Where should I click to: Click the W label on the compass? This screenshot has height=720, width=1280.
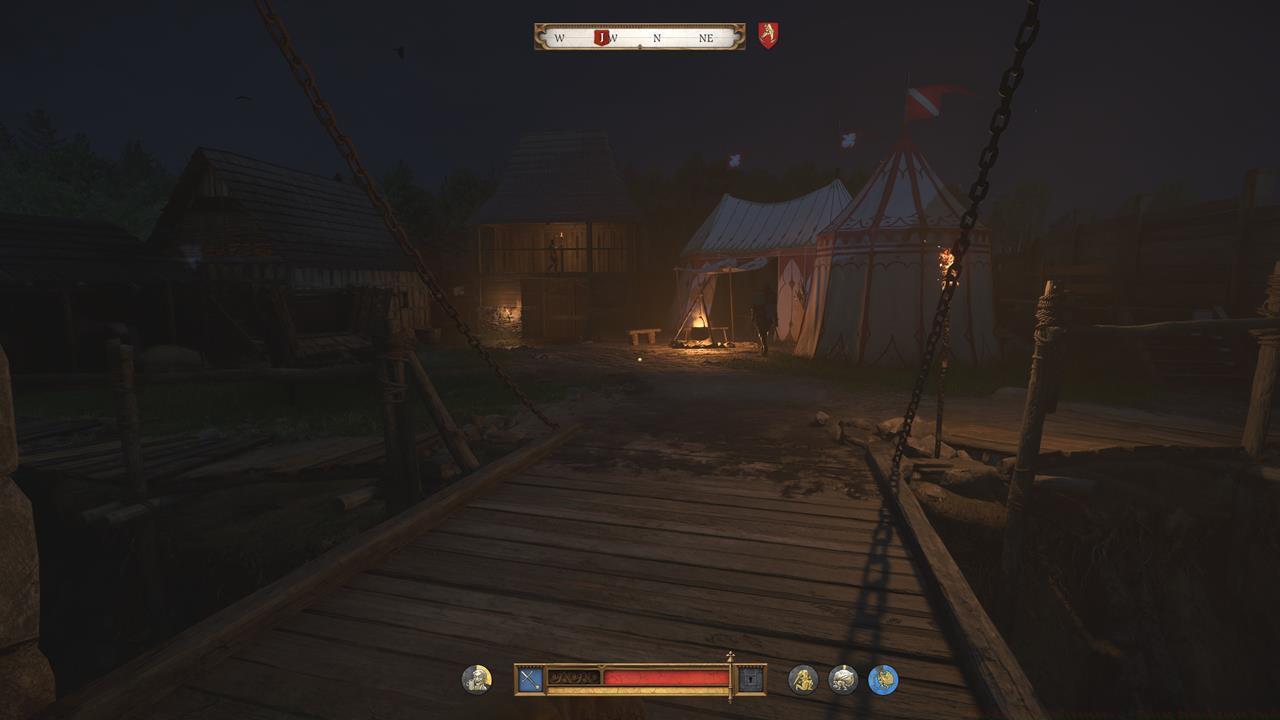pyautogui.click(x=560, y=38)
